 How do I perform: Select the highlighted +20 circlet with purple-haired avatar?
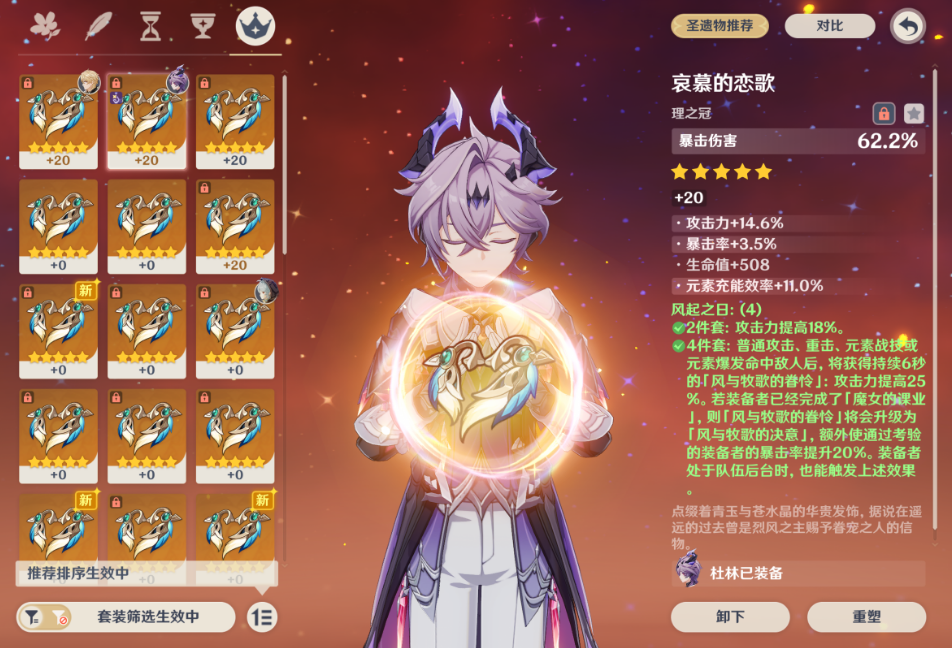coord(147,120)
